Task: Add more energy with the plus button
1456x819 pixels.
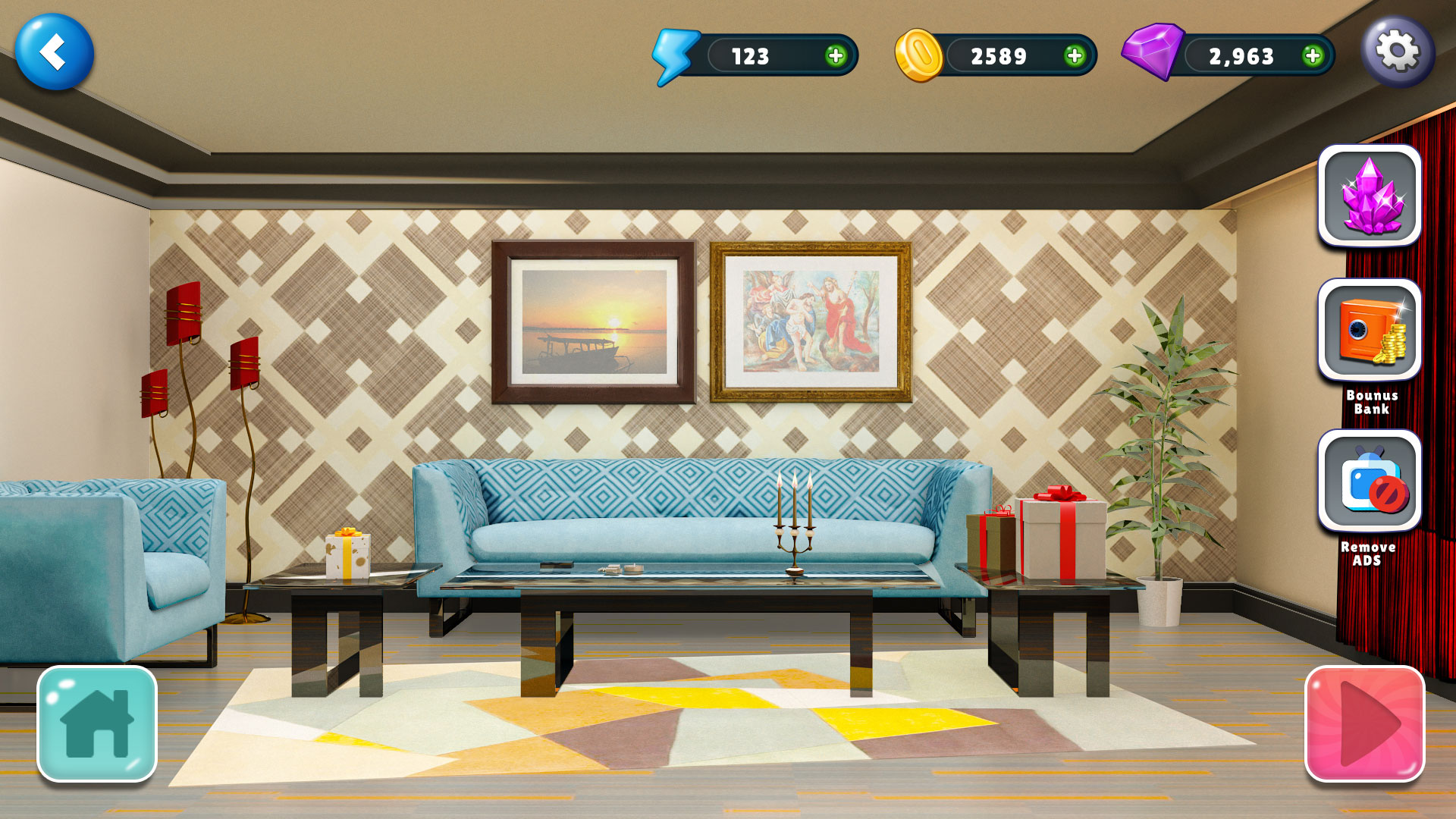Action: coord(834,56)
